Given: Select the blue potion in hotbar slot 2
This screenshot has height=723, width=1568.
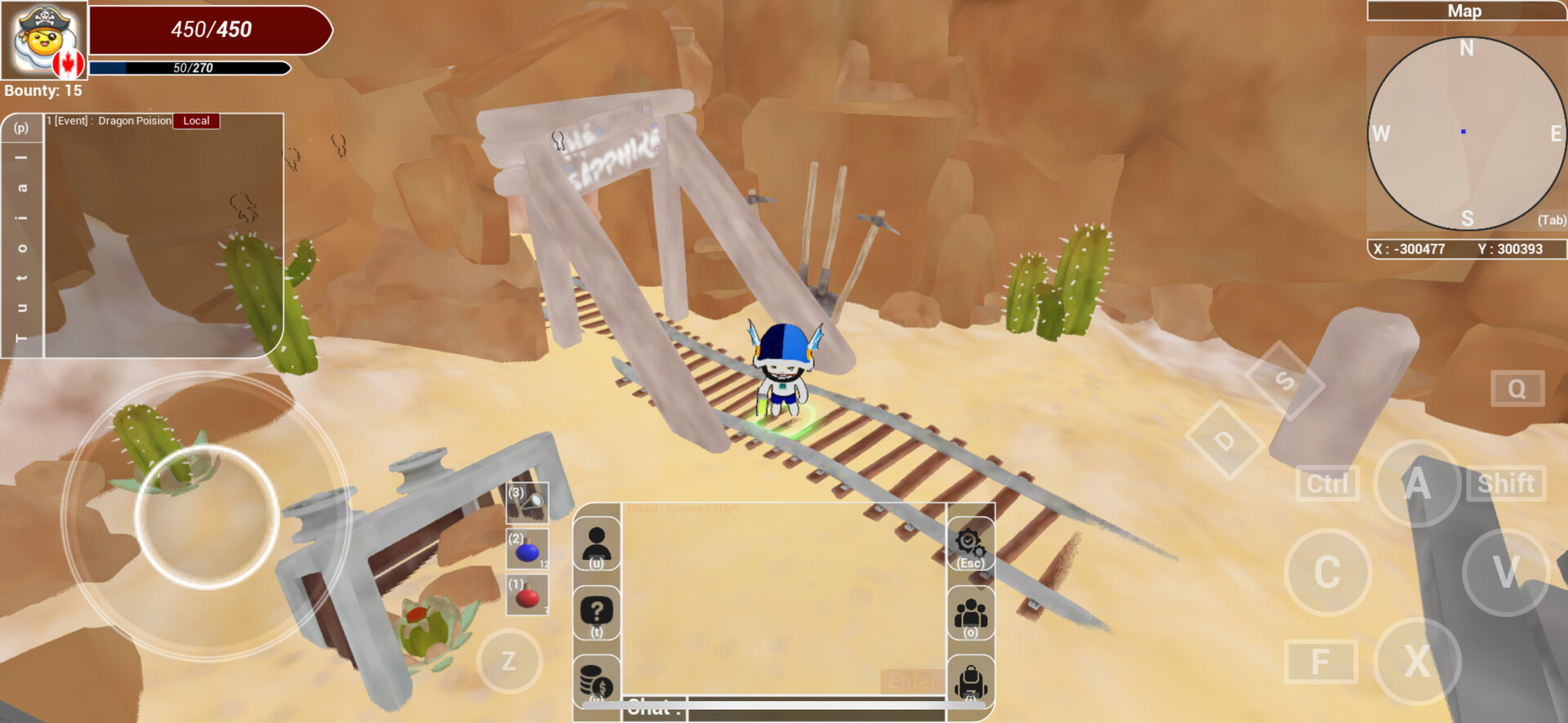Looking at the screenshot, I should [x=526, y=551].
